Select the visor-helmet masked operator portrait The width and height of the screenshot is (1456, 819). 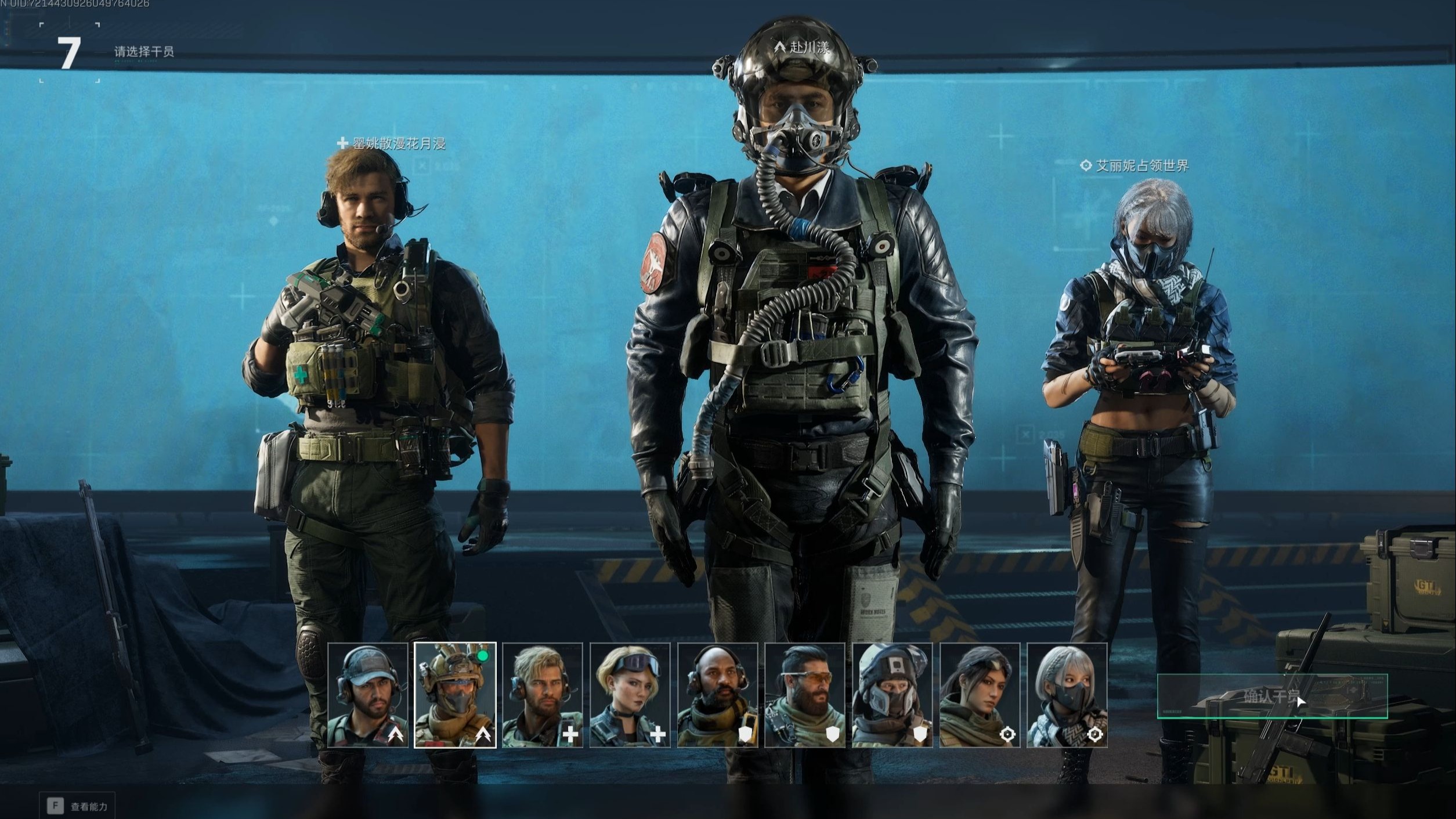pos(893,695)
